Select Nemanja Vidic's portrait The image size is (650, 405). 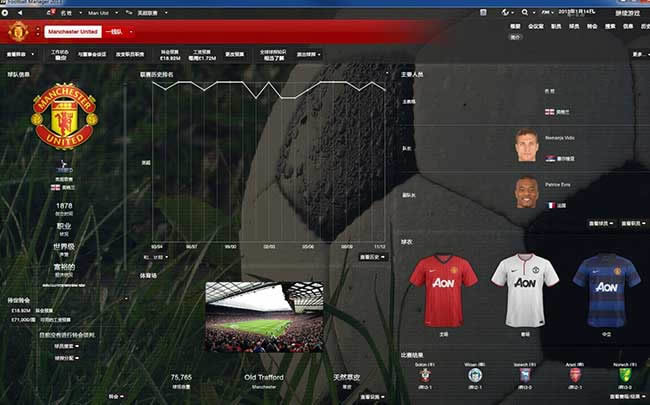pos(527,147)
